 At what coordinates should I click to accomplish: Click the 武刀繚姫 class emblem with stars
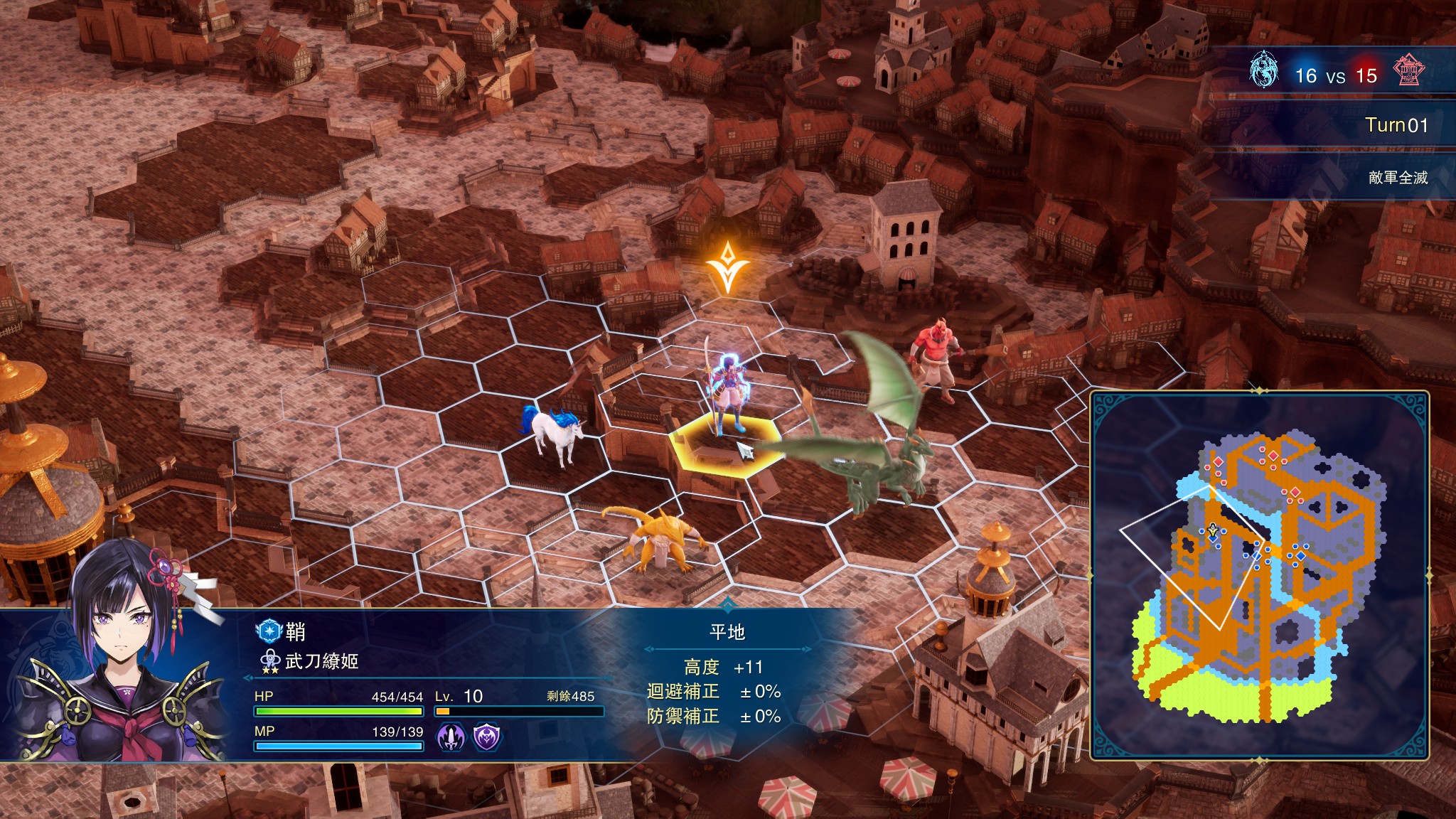[x=270, y=662]
